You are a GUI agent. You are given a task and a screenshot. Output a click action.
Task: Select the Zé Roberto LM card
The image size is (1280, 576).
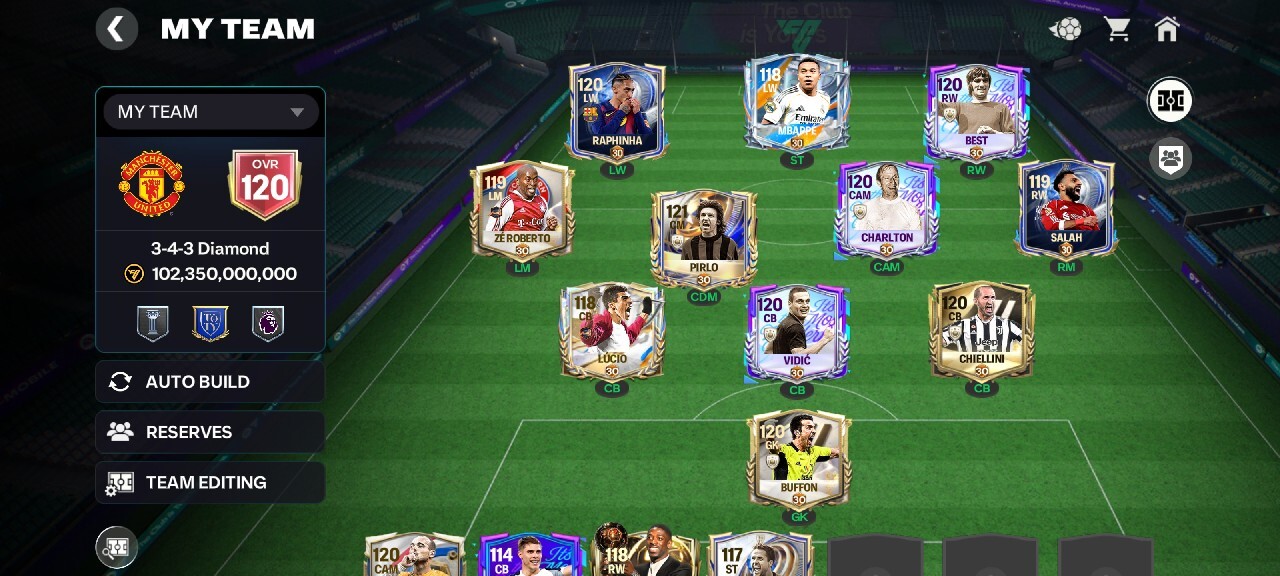pyautogui.click(x=522, y=210)
